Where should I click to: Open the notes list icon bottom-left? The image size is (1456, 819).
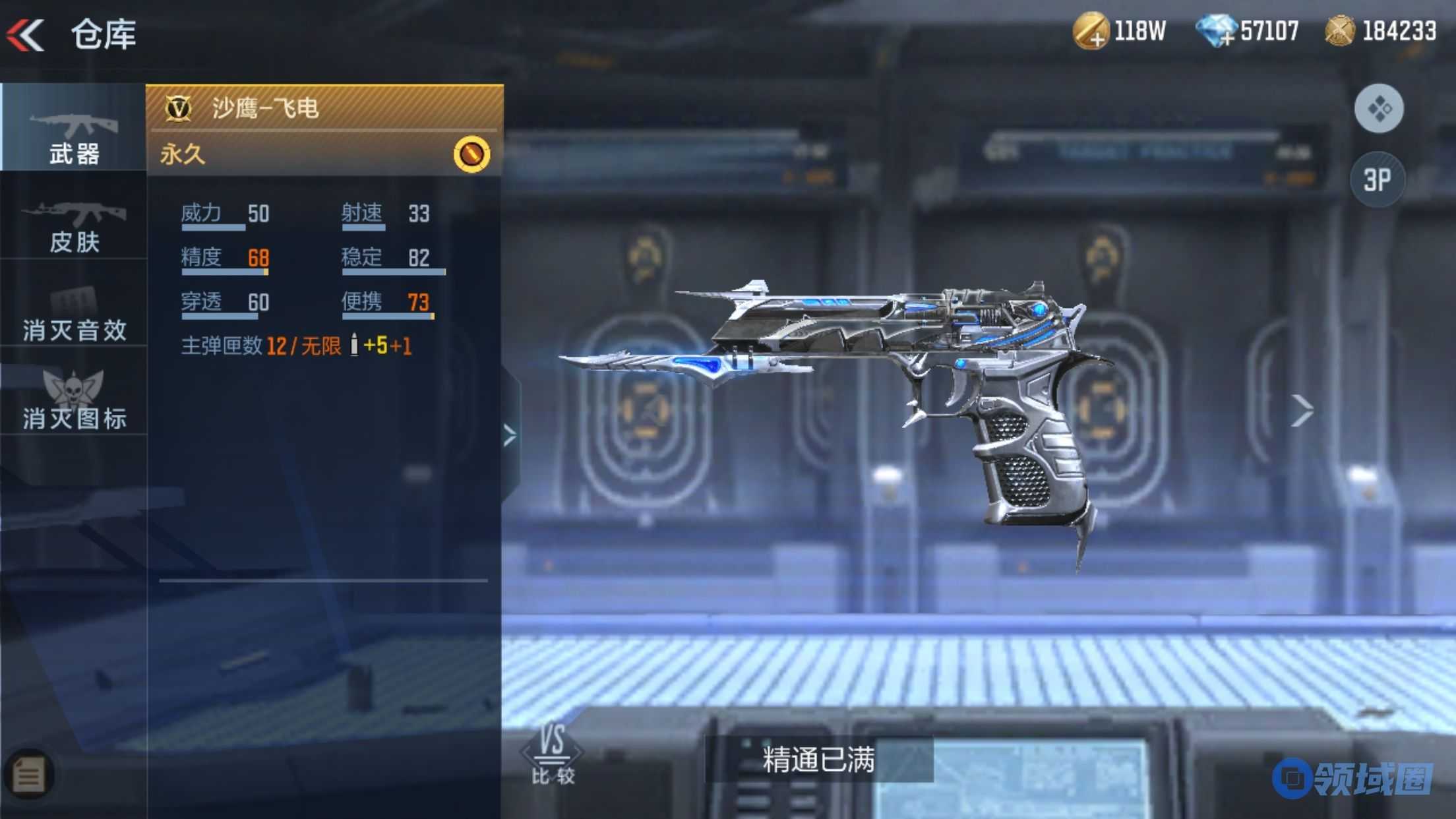pos(28,775)
